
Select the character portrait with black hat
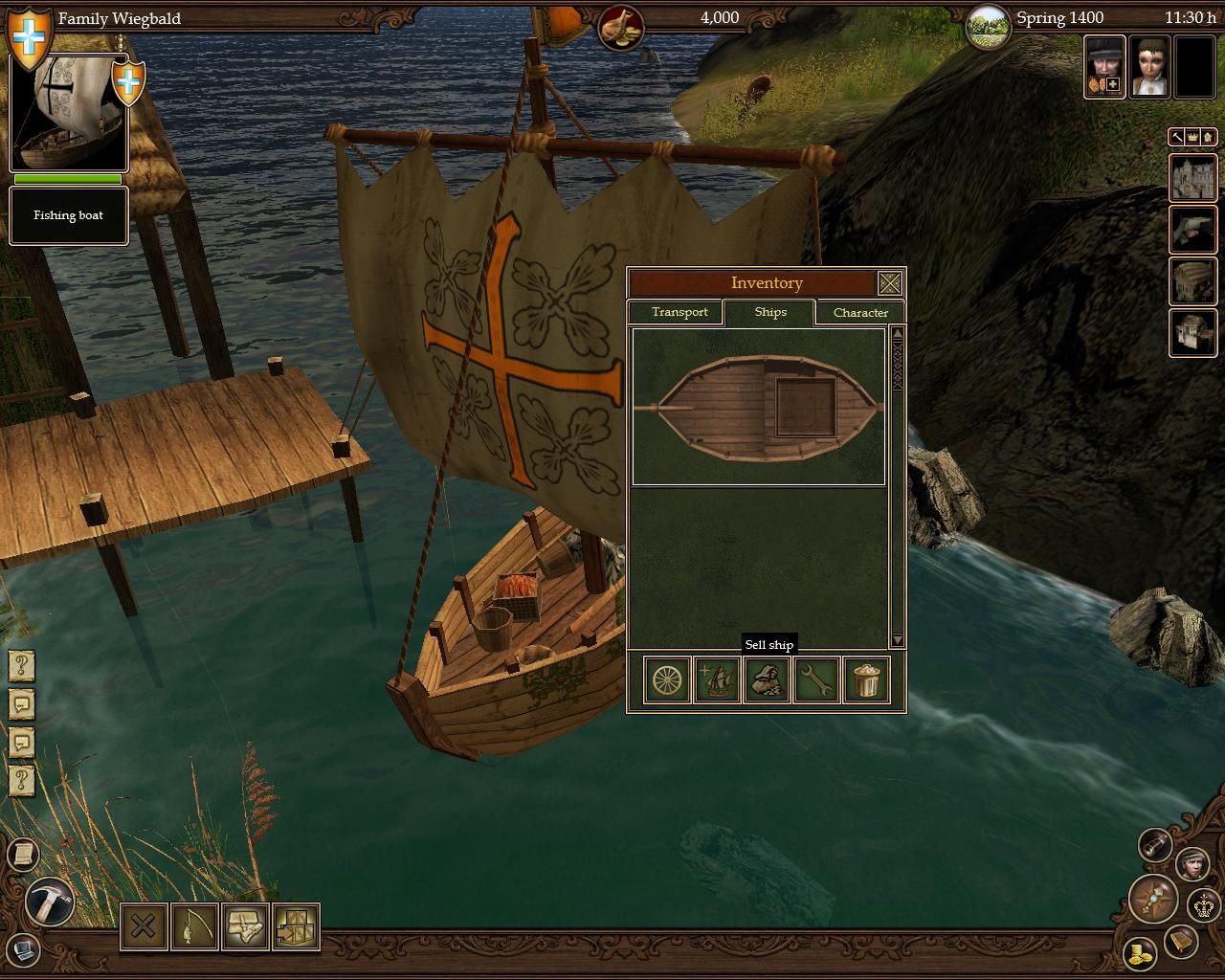point(1104,66)
